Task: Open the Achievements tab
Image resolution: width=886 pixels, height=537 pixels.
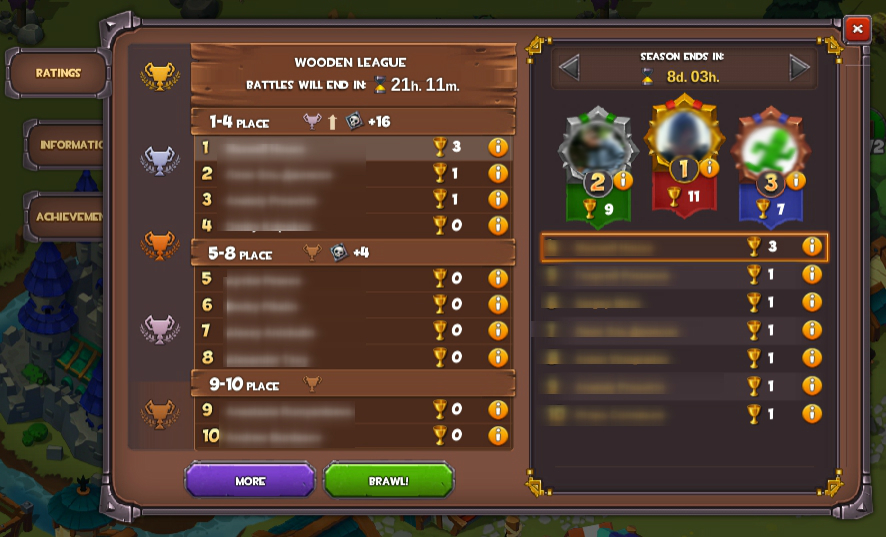Action: 68,216
